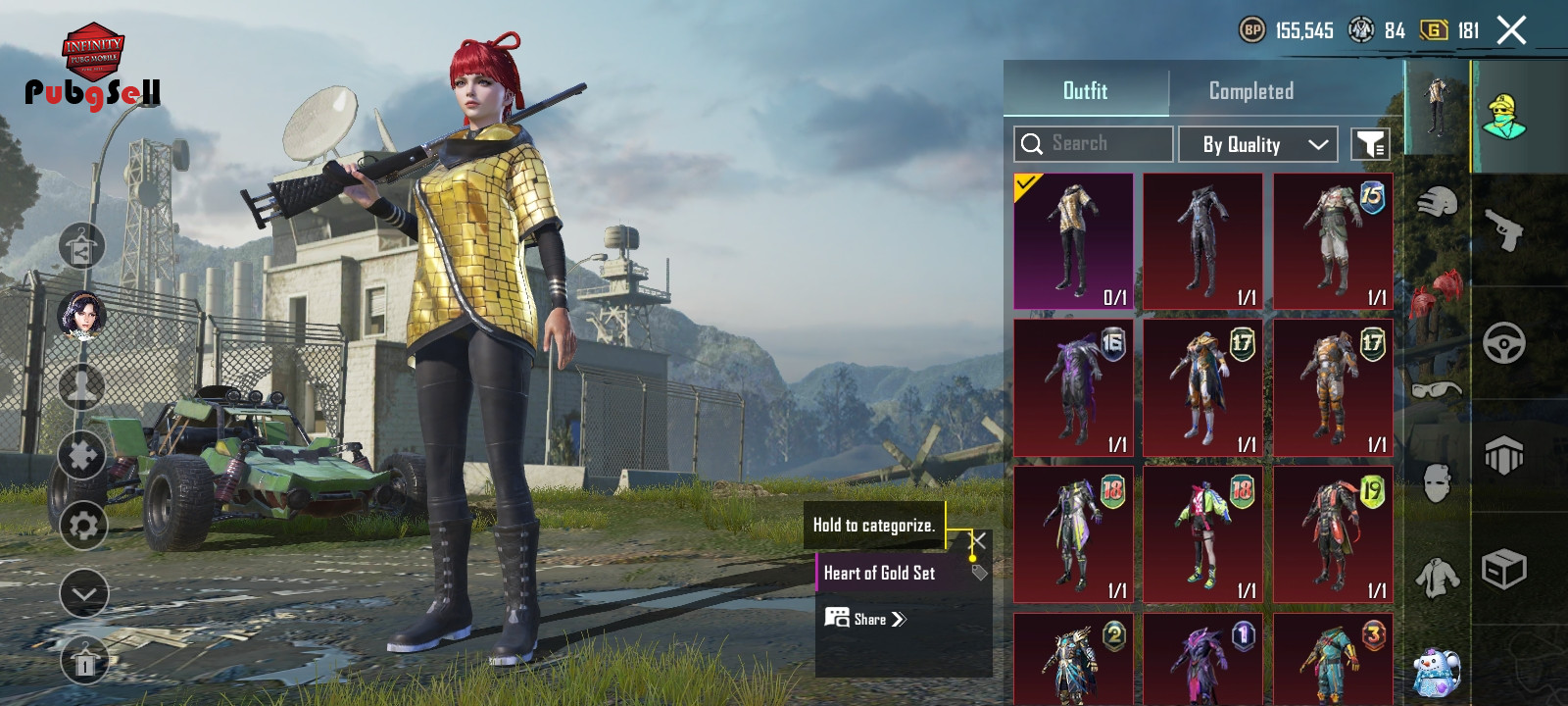
Task: Click the character portrait avatar icon
Action: click(x=82, y=316)
